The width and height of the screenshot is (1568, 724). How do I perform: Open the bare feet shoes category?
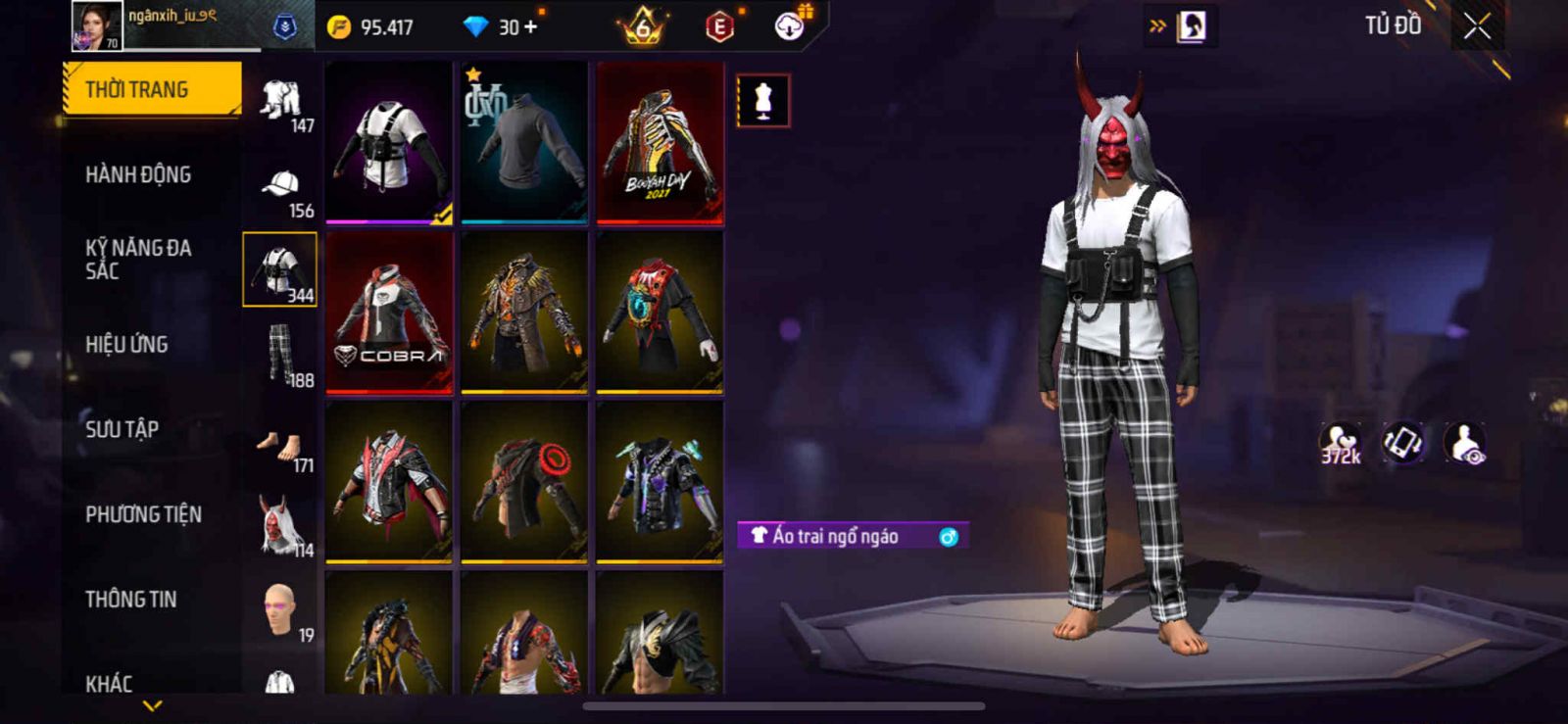[x=280, y=446]
